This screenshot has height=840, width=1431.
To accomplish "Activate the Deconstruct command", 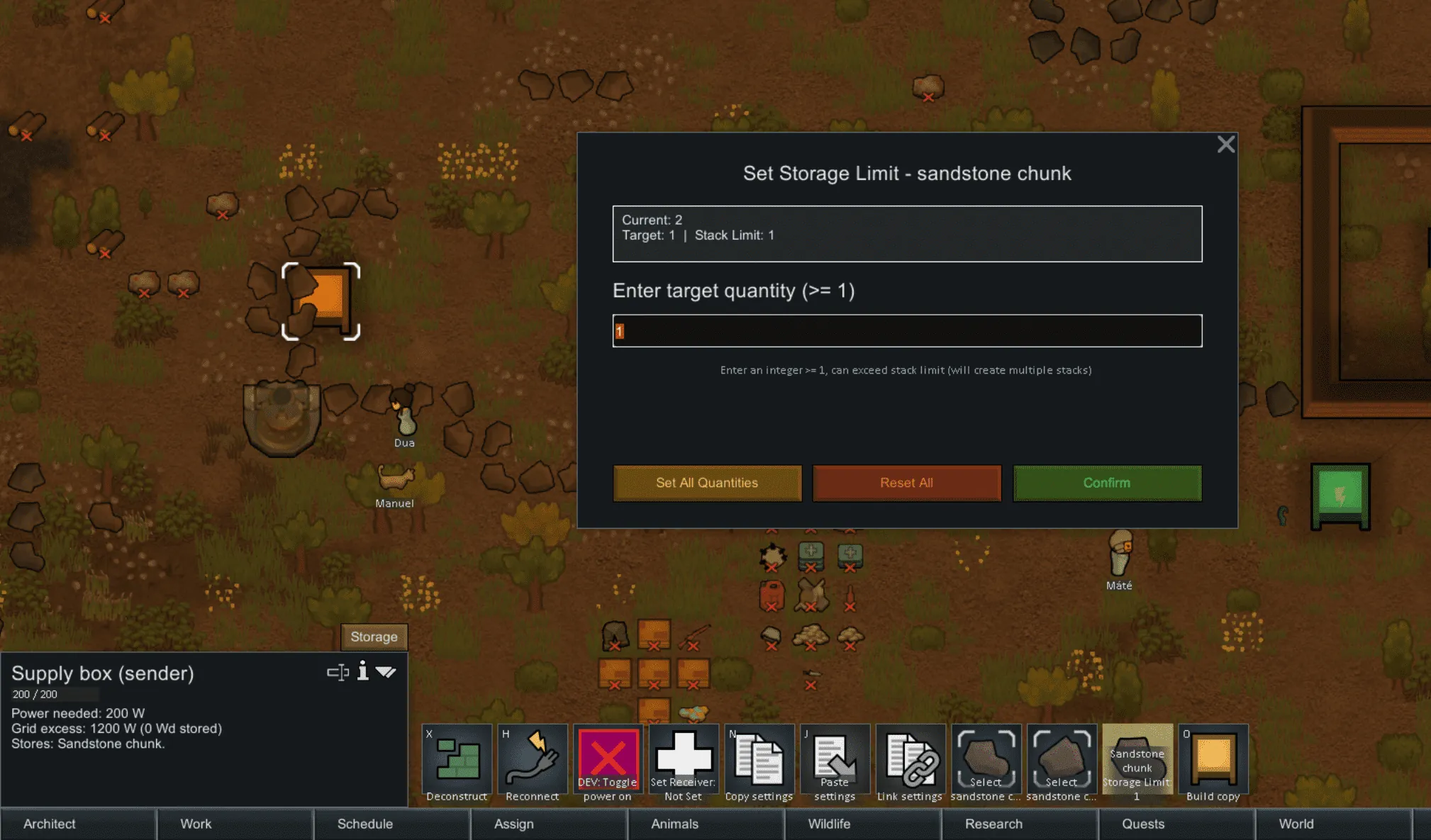I will point(457,762).
